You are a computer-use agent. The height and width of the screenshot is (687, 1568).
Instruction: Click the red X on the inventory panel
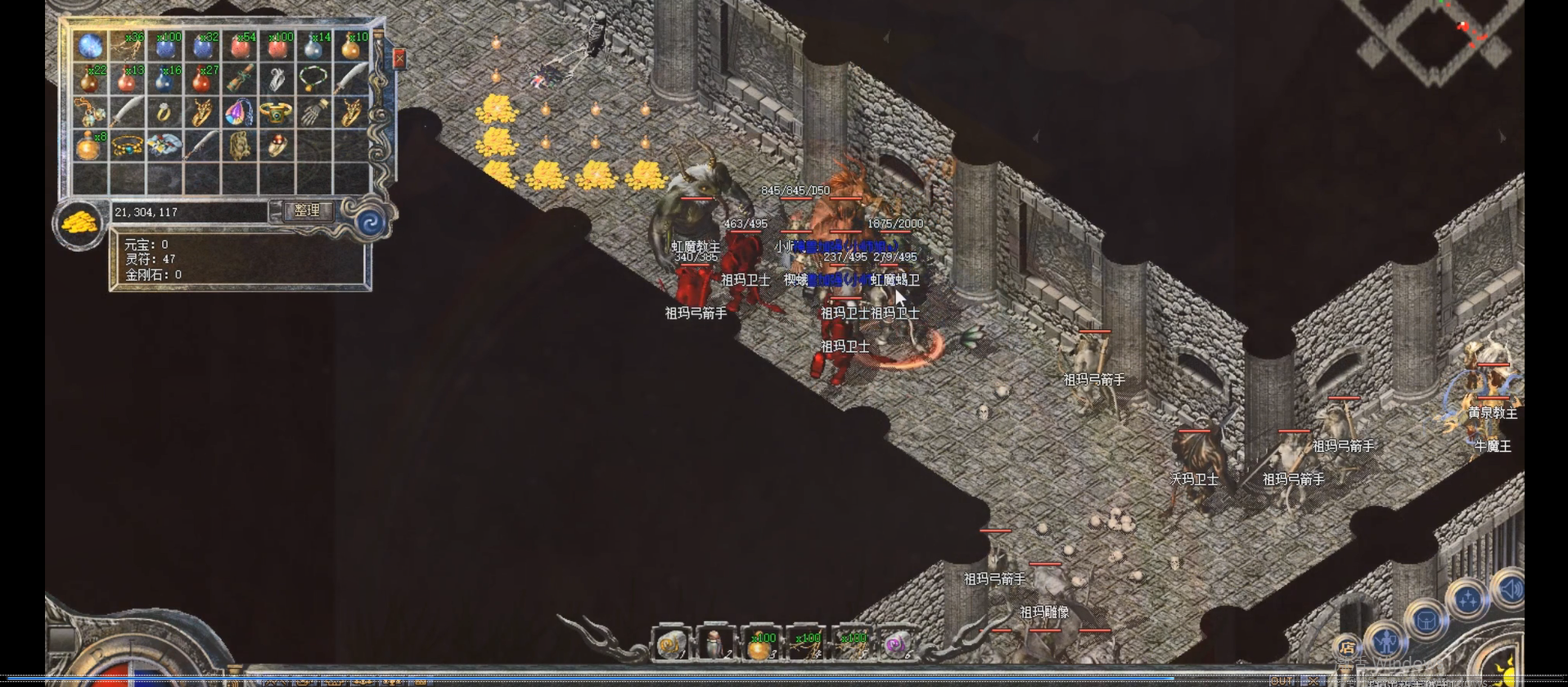click(x=399, y=56)
